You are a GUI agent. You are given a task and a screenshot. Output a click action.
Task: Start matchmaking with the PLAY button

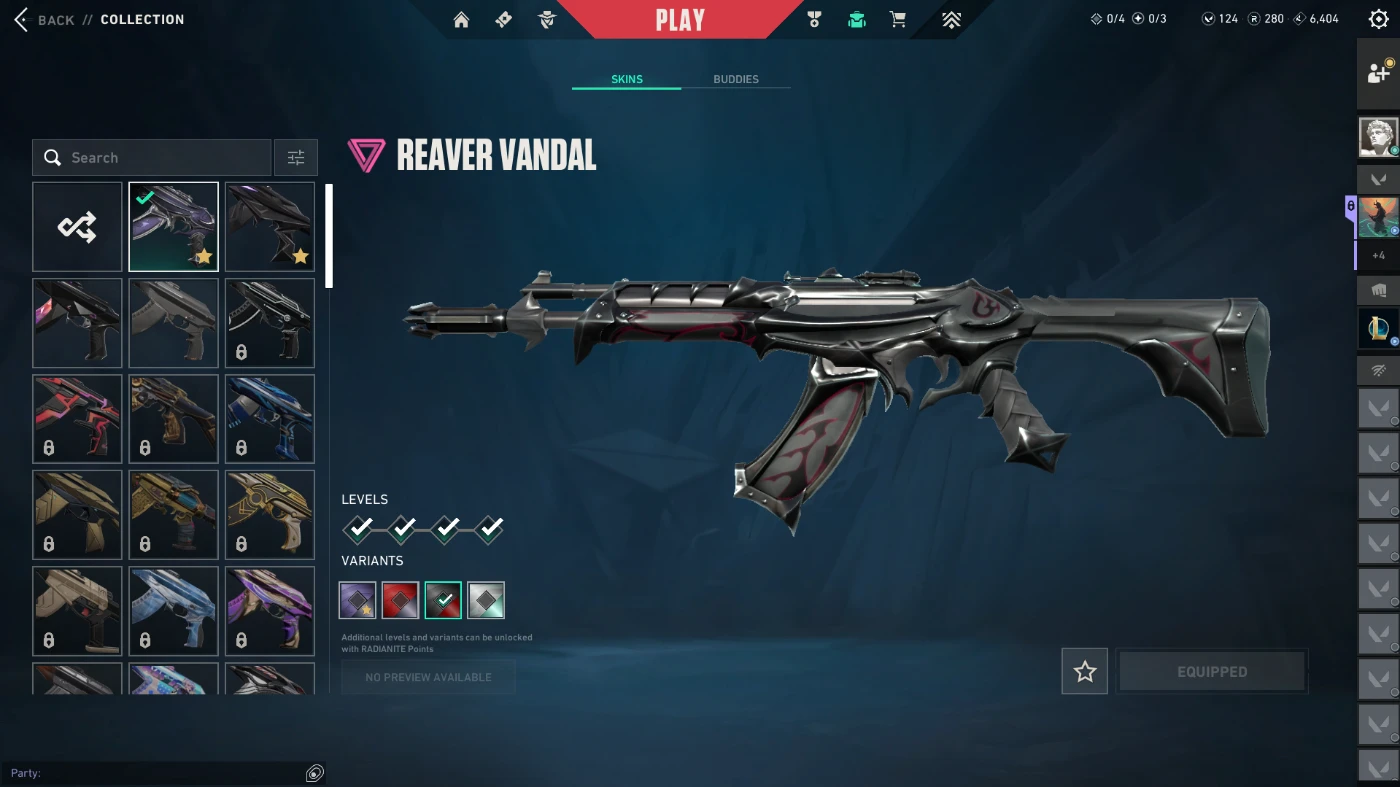(x=680, y=20)
